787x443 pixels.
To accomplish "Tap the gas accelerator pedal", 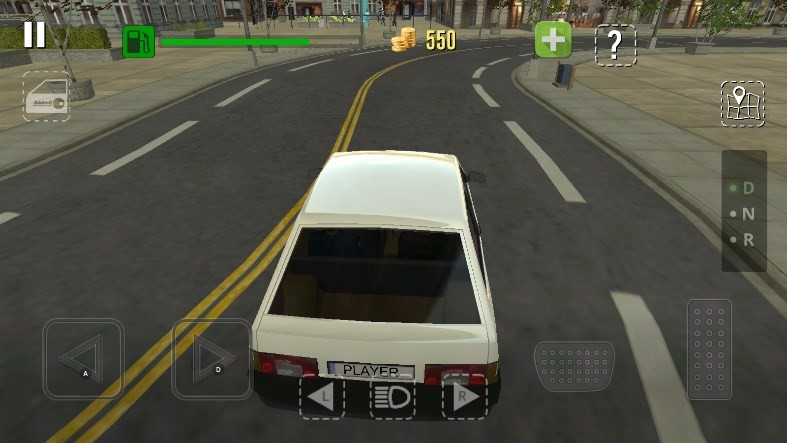I will [x=709, y=349].
